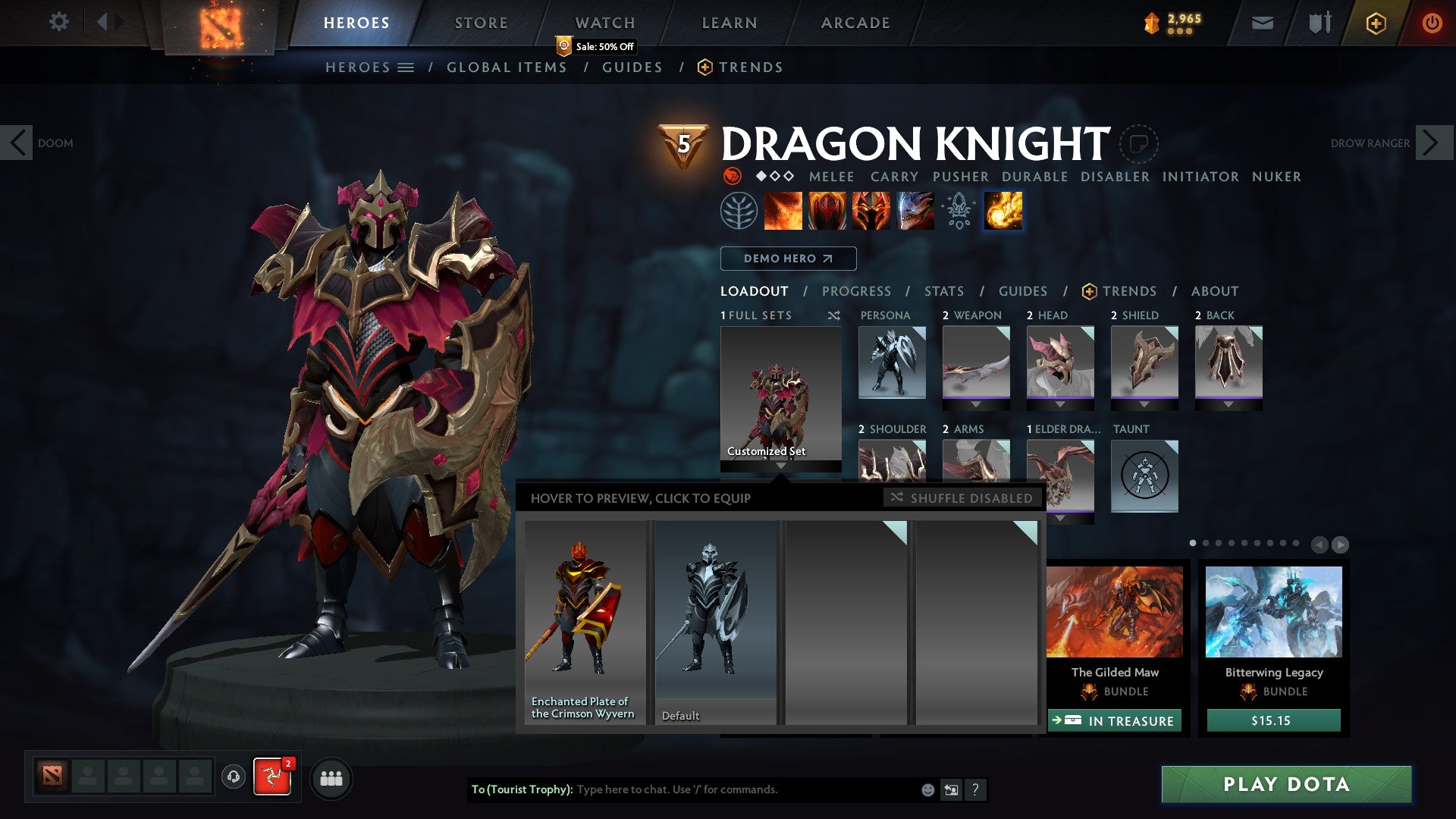Open the mail inbox envelope icon
Viewport: 1456px width, 819px height.
1261,23
